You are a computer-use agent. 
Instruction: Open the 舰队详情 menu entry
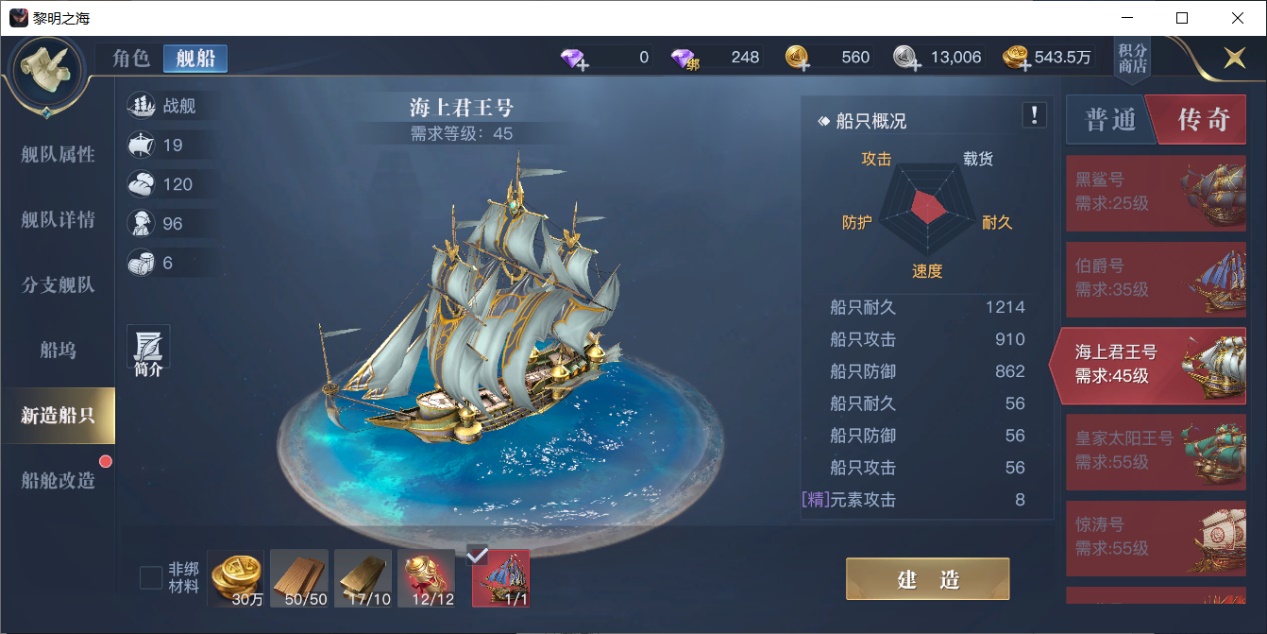(58, 220)
